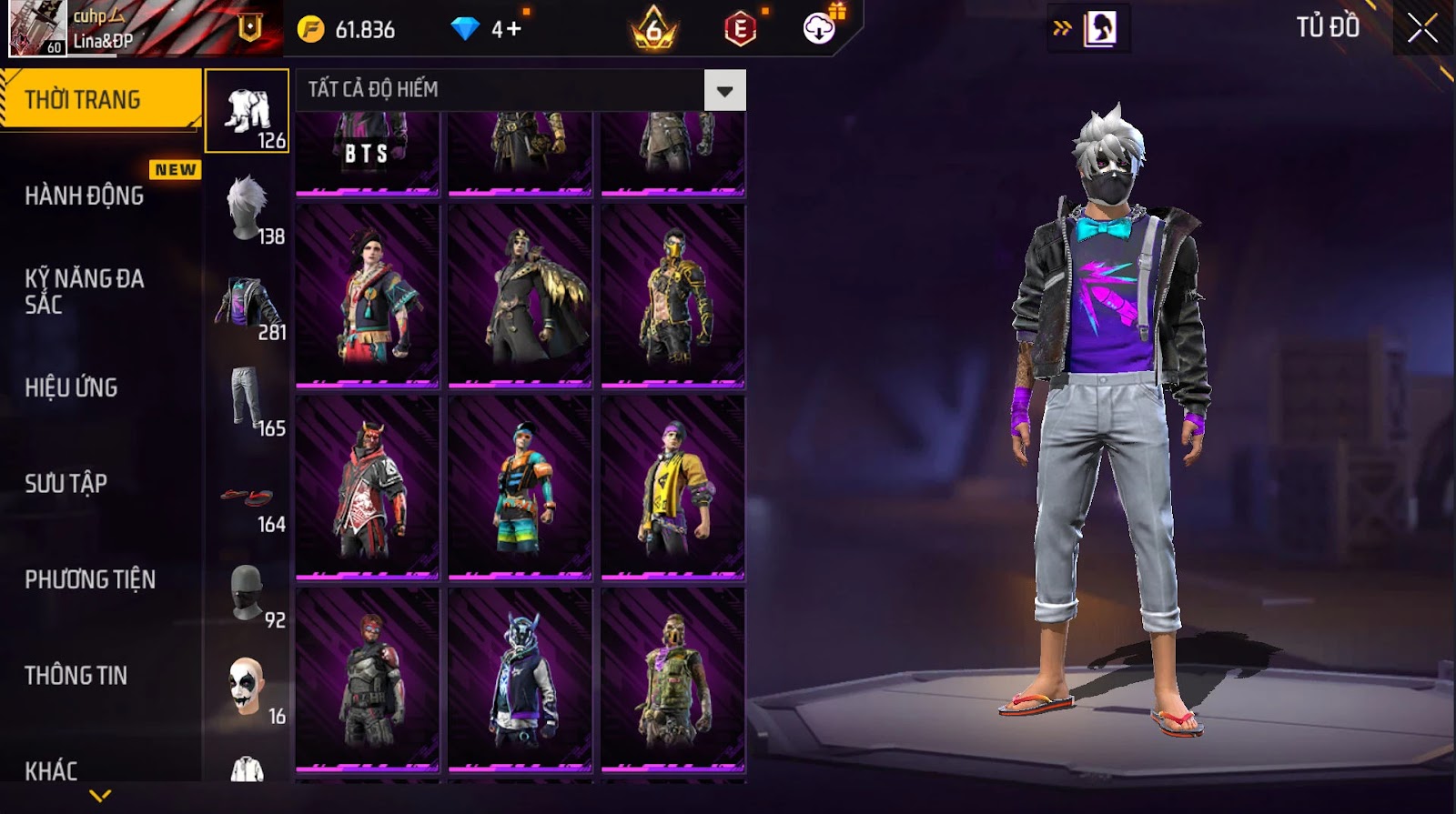Open the pants category
Image resolution: width=1456 pixels, height=814 pixels.
(x=248, y=400)
